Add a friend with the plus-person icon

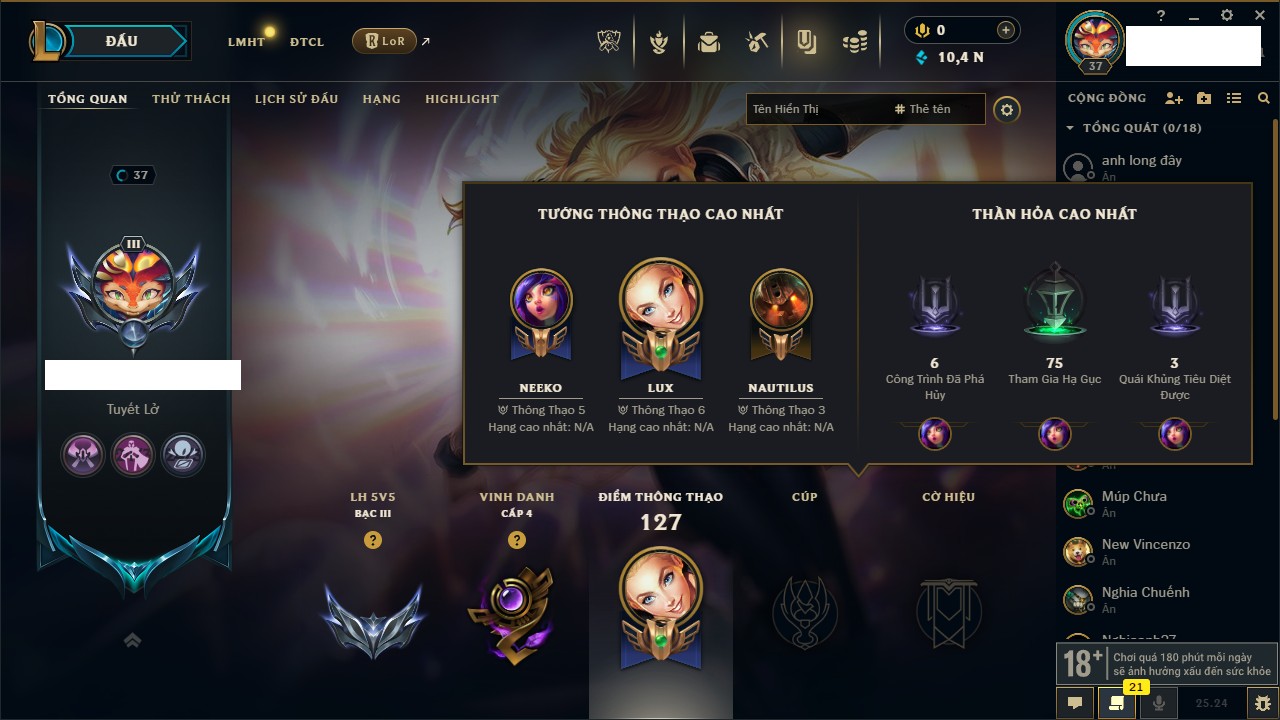(x=1174, y=98)
